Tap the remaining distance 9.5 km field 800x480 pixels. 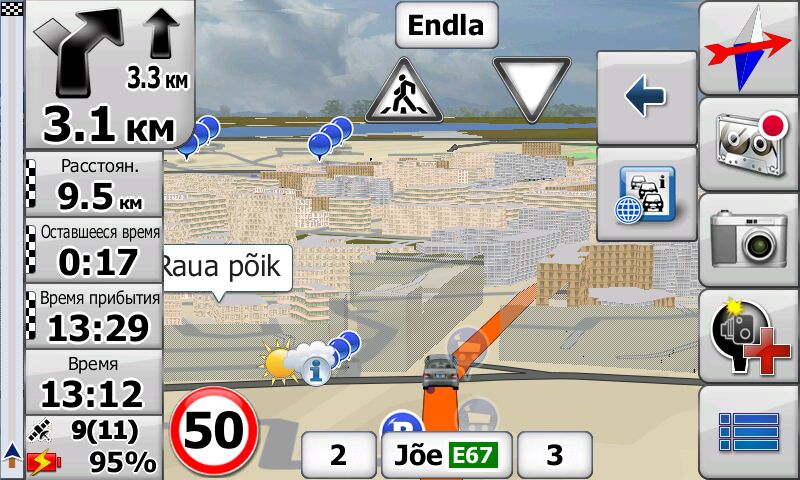(x=97, y=185)
